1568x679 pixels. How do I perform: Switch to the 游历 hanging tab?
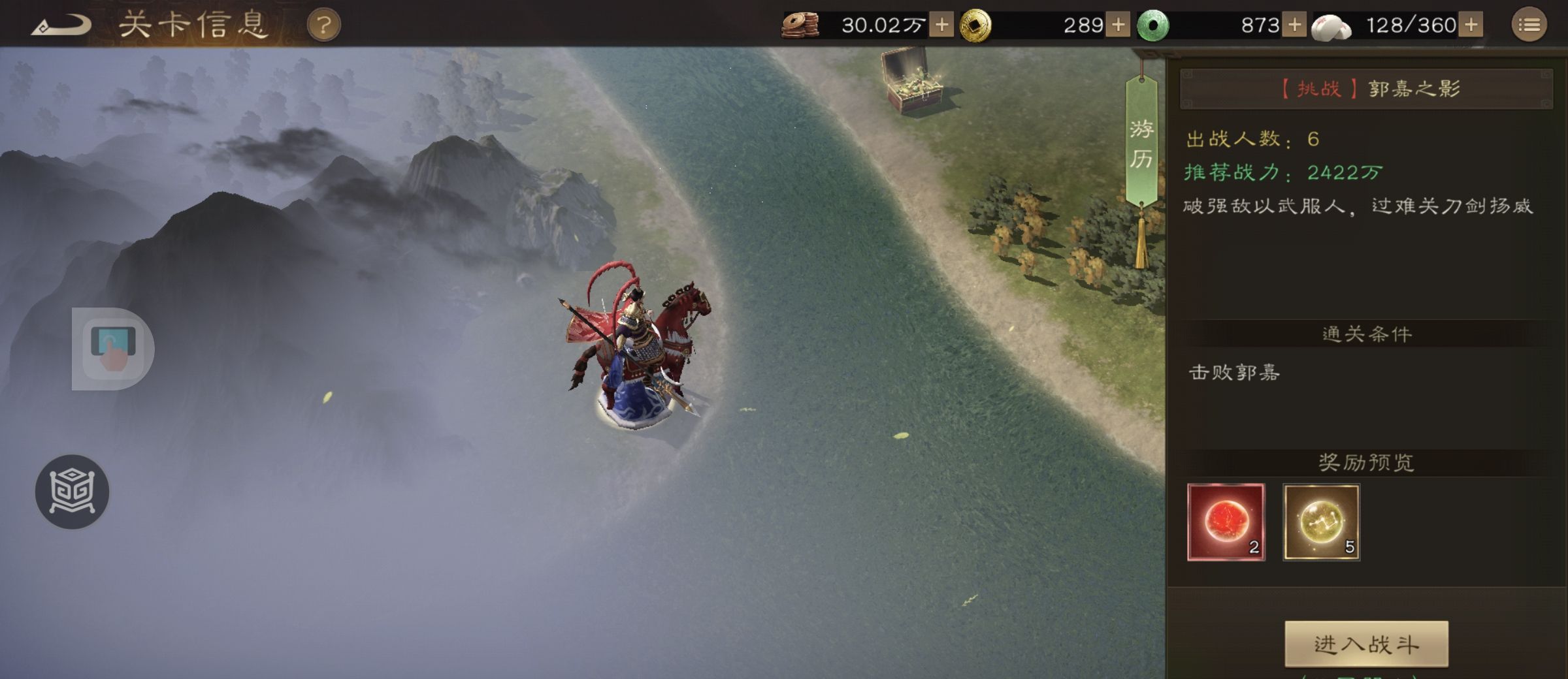[x=1141, y=144]
